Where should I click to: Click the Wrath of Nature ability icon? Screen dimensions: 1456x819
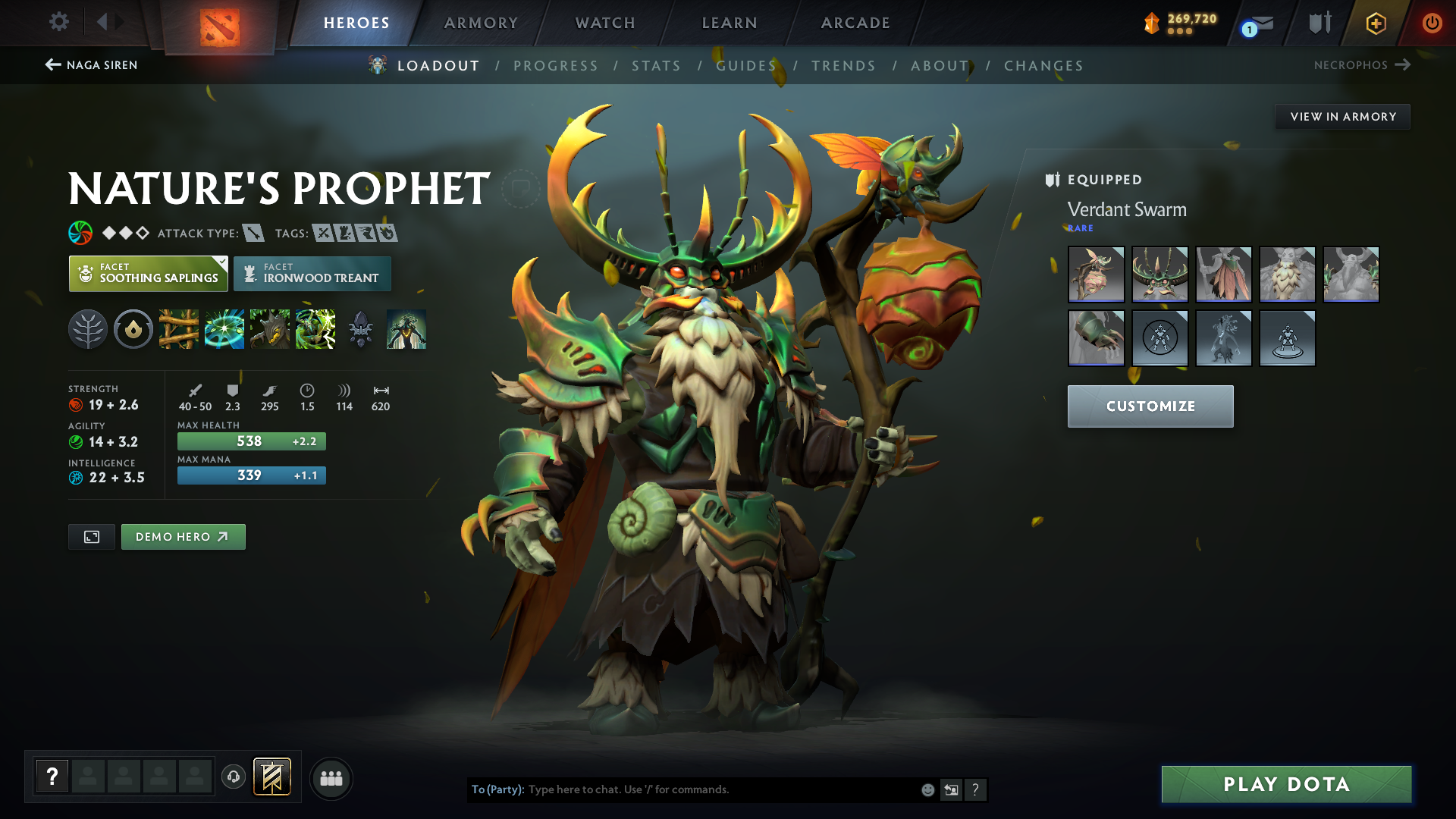point(315,329)
